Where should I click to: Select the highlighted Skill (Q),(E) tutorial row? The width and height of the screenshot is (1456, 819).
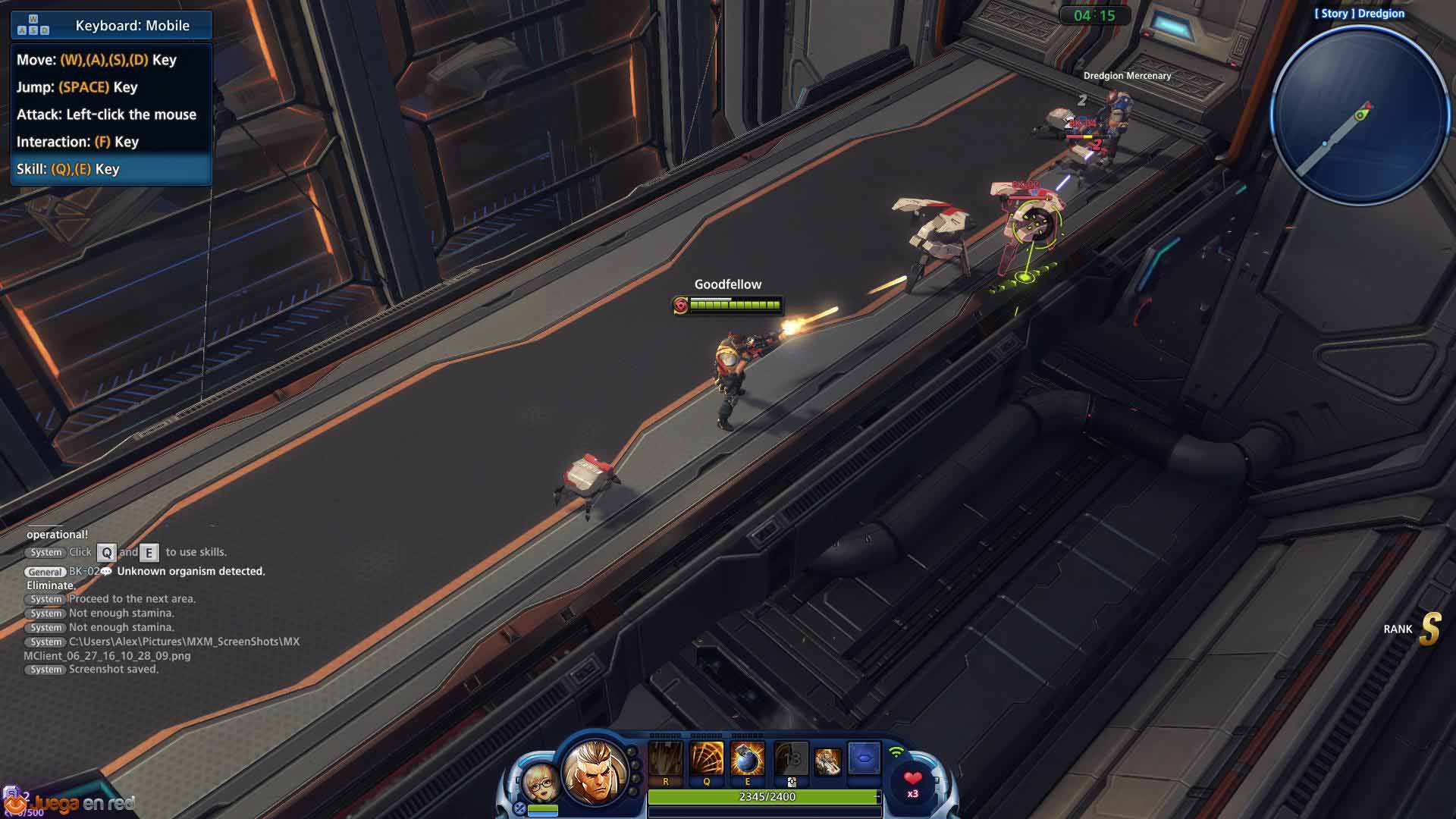(x=111, y=169)
